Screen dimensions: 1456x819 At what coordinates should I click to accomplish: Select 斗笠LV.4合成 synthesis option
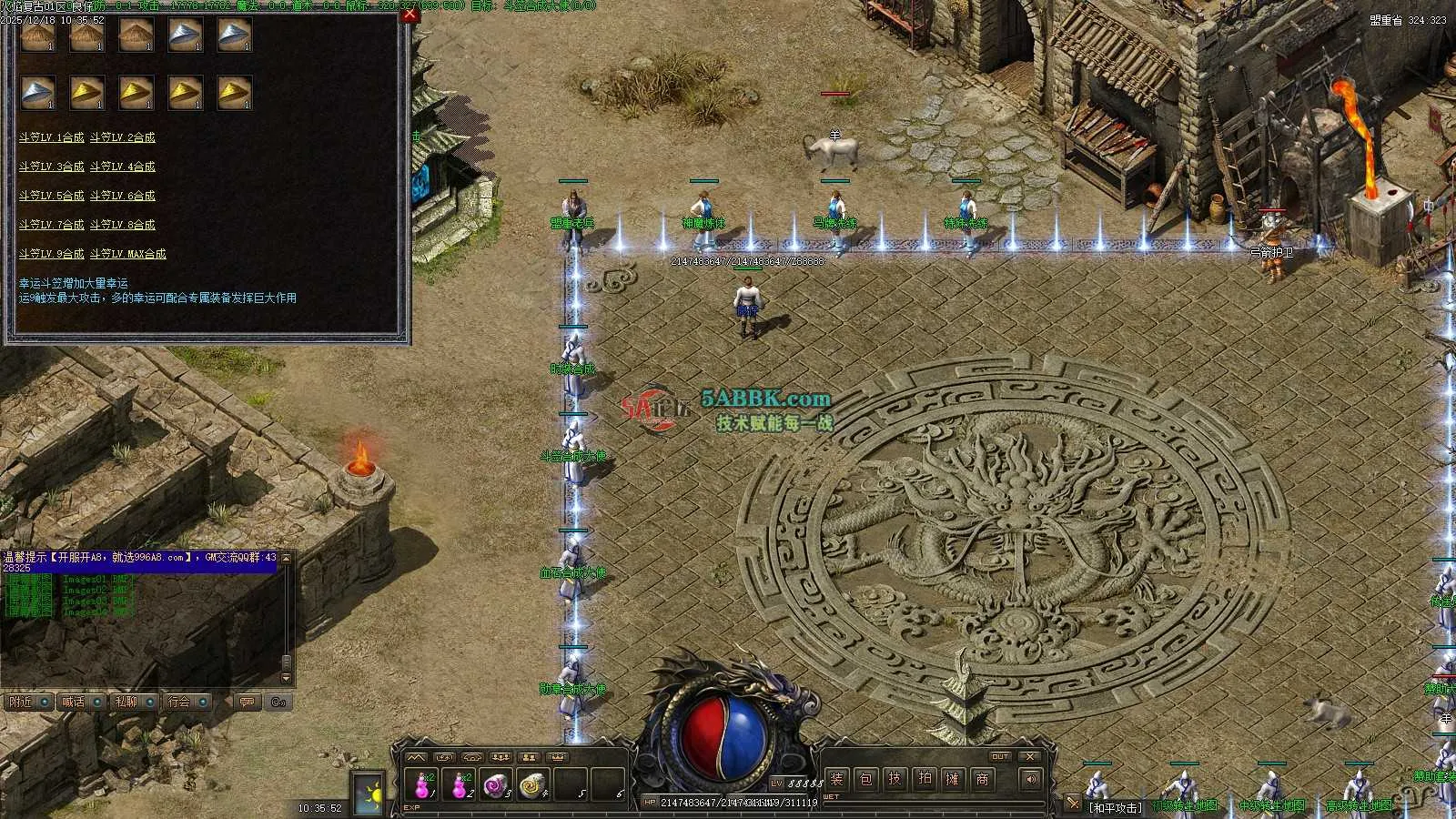click(123, 167)
